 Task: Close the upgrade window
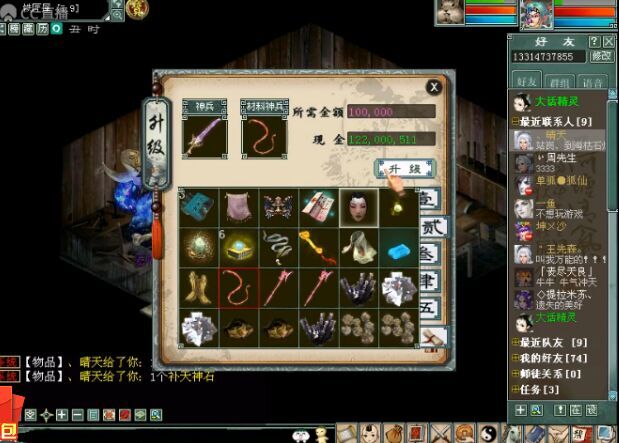click(x=433, y=87)
